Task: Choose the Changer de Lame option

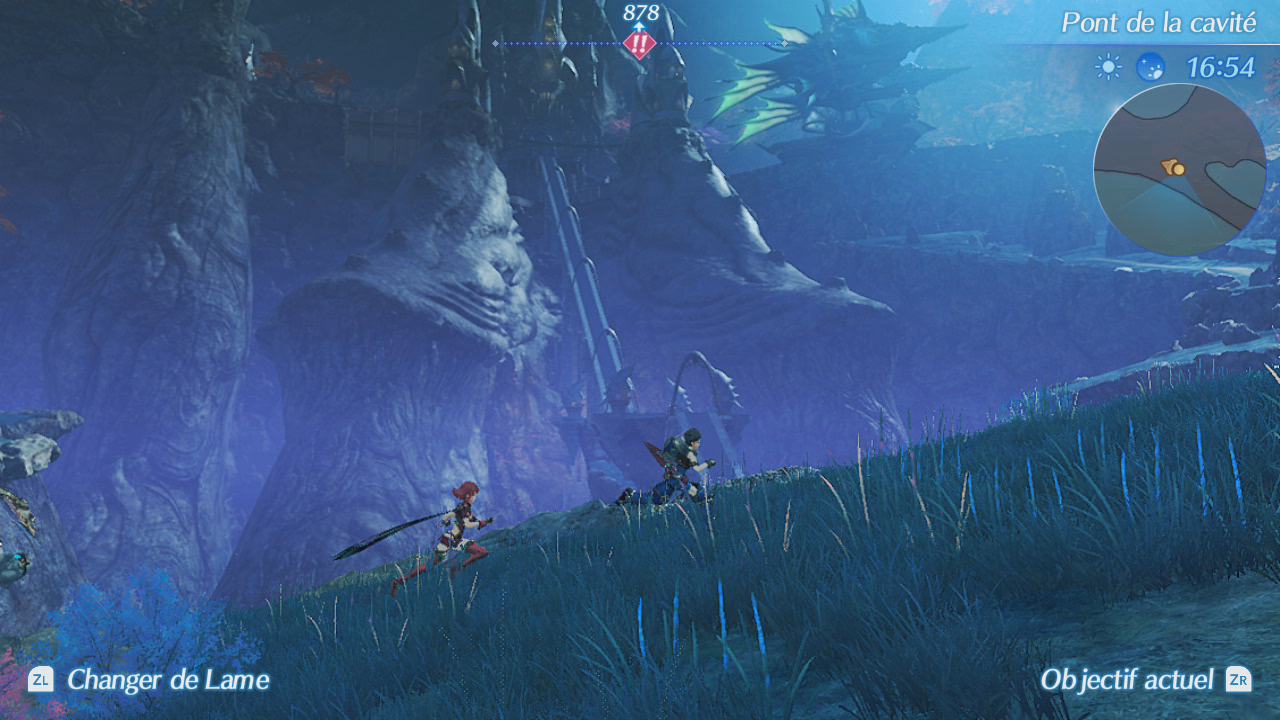Action: pyautogui.click(x=149, y=680)
